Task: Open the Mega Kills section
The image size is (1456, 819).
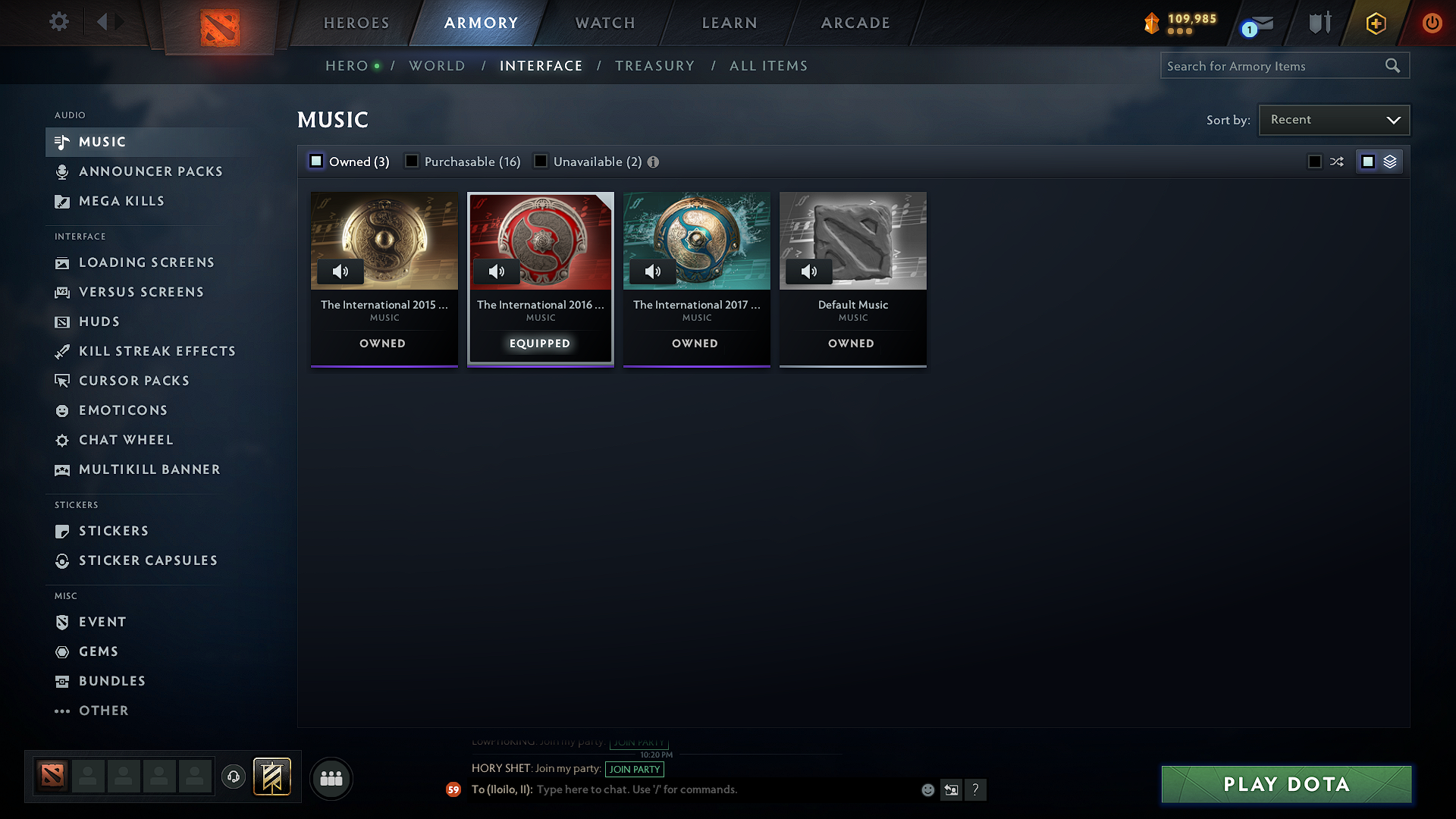Action: point(121,201)
